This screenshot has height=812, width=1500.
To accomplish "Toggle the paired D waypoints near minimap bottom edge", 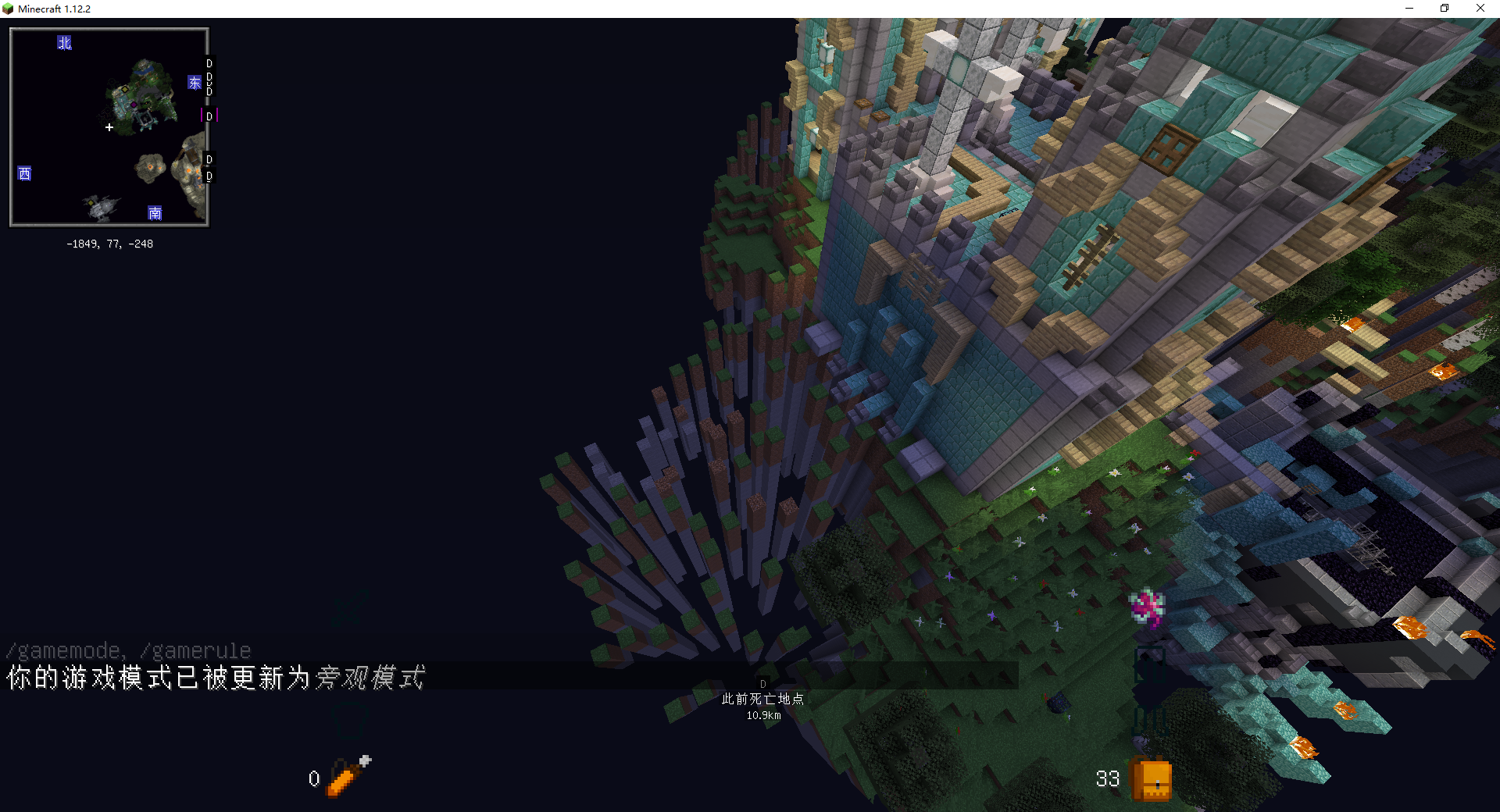I will pyautogui.click(x=209, y=168).
